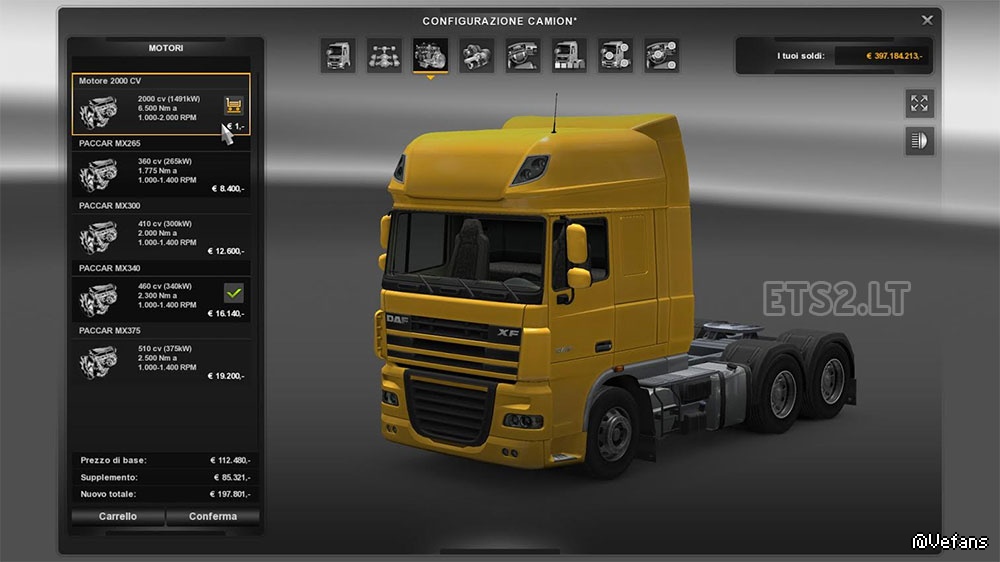Open the interior steering wheel tab
This screenshot has height=562, width=1000.
pyautogui.click(x=523, y=55)
